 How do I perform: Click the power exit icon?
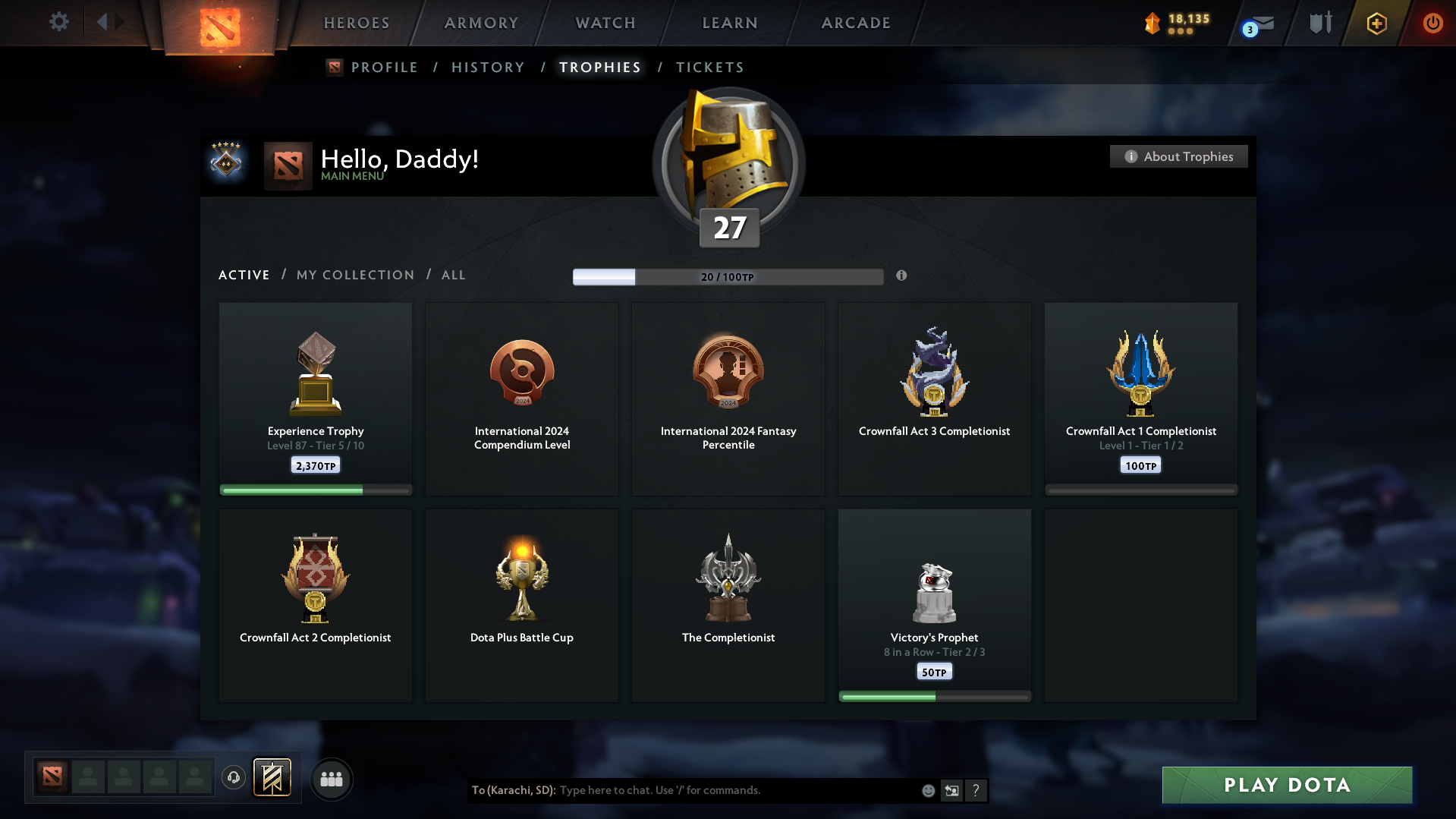pos(1432,24)
